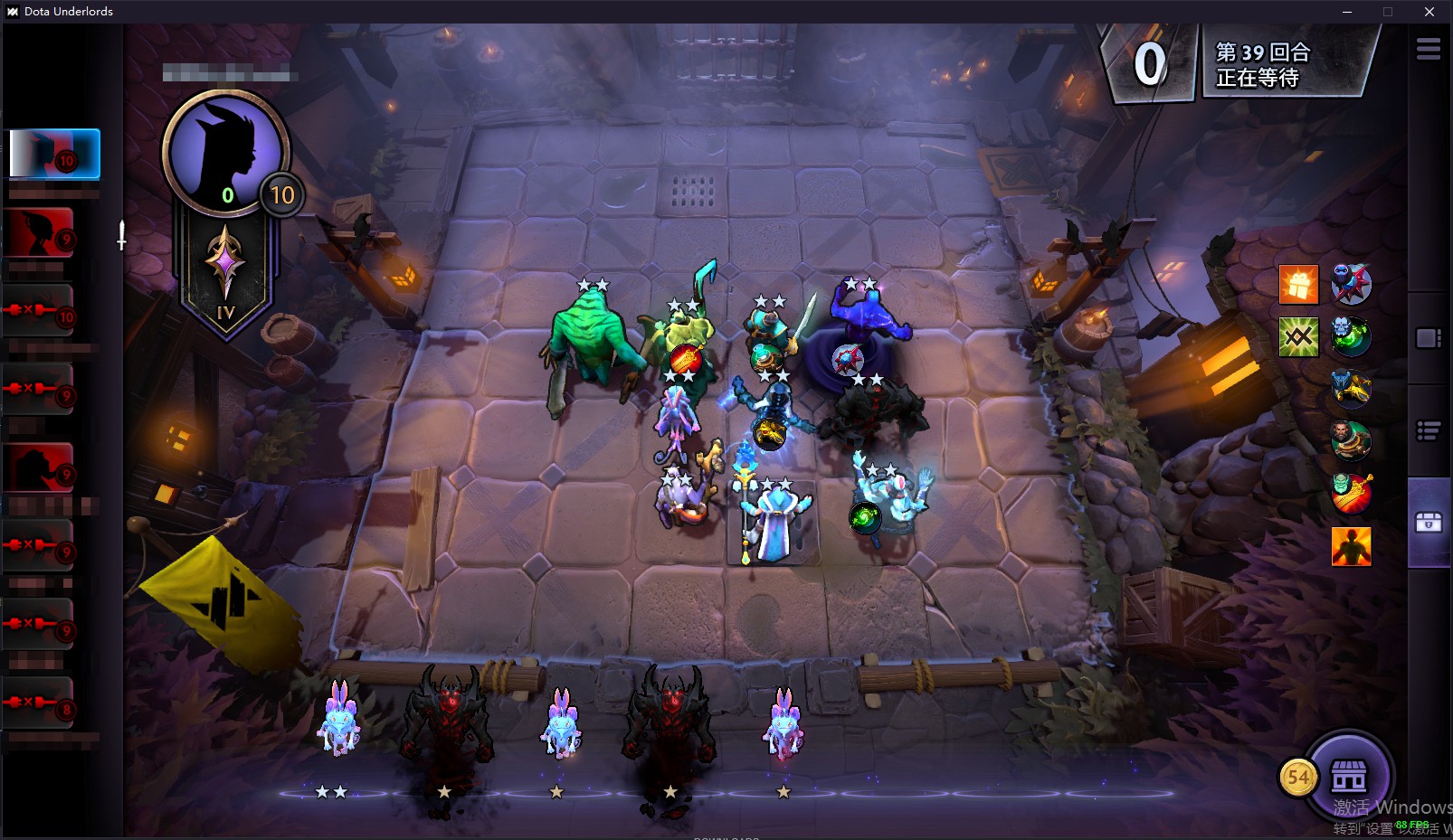This screenshot has height=840, width=1453.
Task: Open the hamburger menu in the top-right corner
Action: tap(1429, 49)
